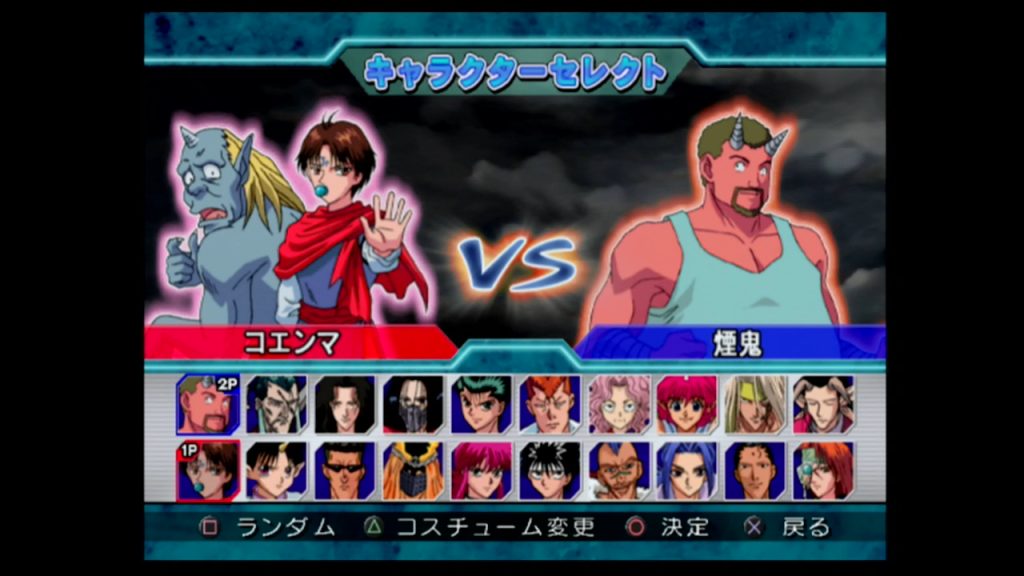The image size is (1024, 576).
Task: Choose the black-masked long-haired fighter portrait
Action: tap(413, 404)
